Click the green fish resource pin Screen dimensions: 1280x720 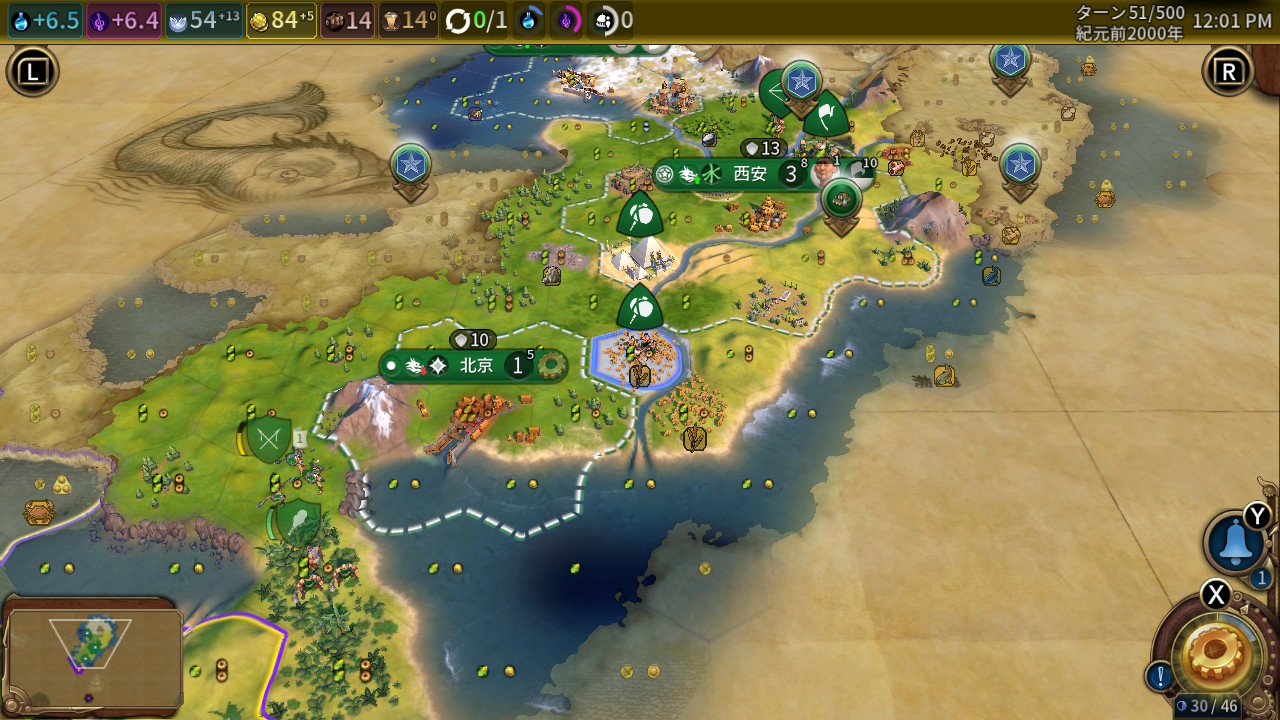[x=842, y=198]
